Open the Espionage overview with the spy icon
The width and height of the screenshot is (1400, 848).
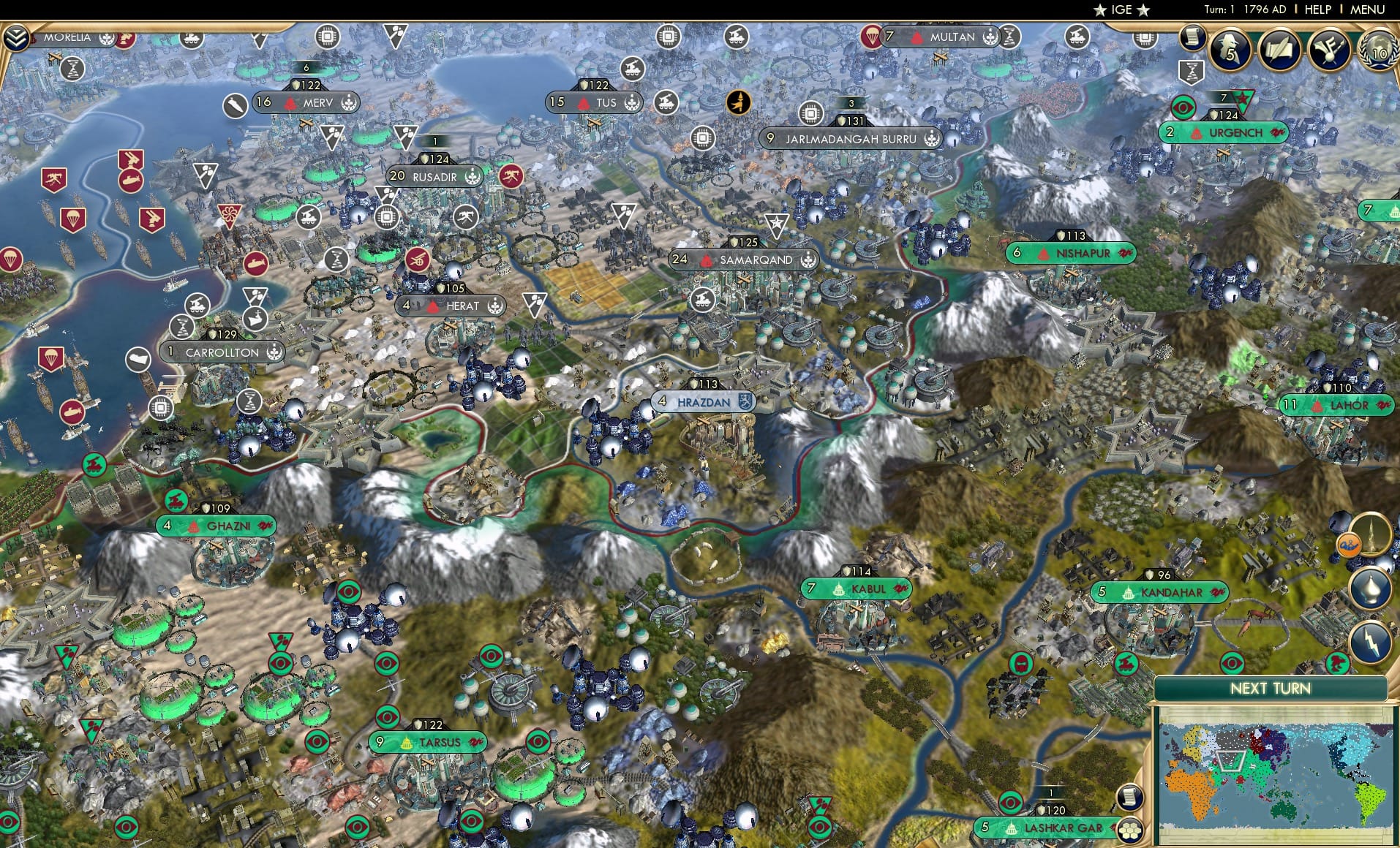[1230, 49]
